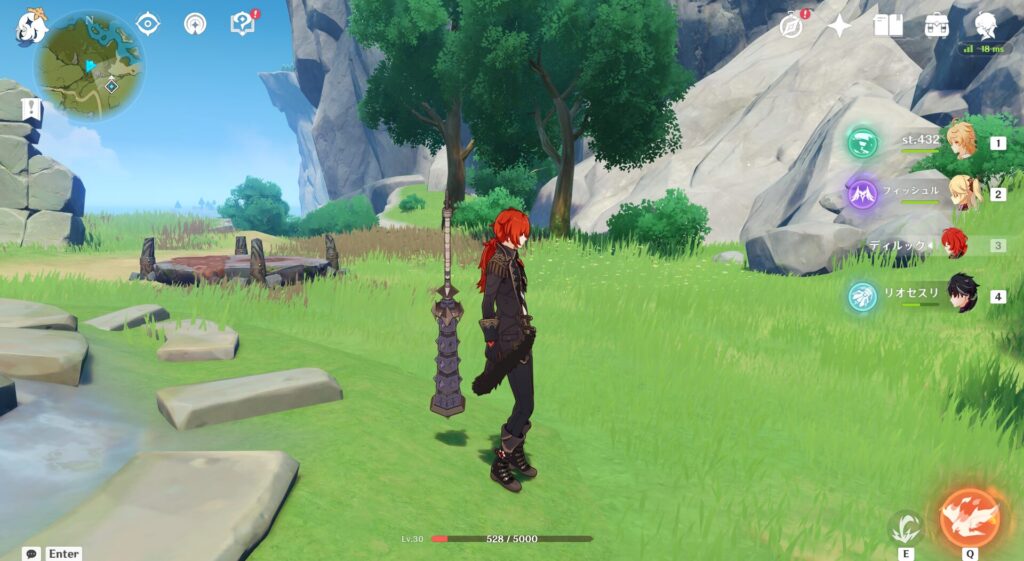Screen dimensions: 1024x561
Task: Open the circular minimap
Action: click(89, 66)
